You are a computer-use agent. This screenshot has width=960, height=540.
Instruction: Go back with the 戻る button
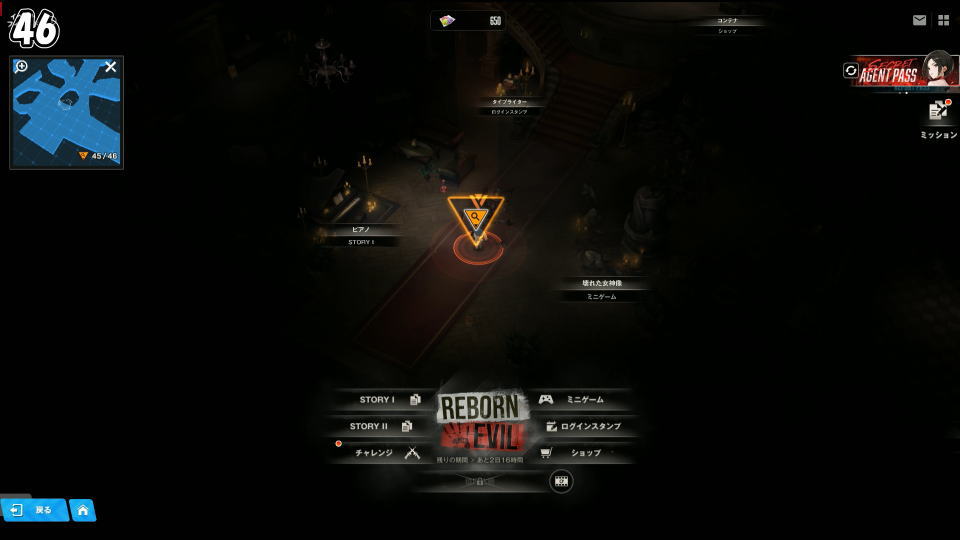click(x=34, y=510)
